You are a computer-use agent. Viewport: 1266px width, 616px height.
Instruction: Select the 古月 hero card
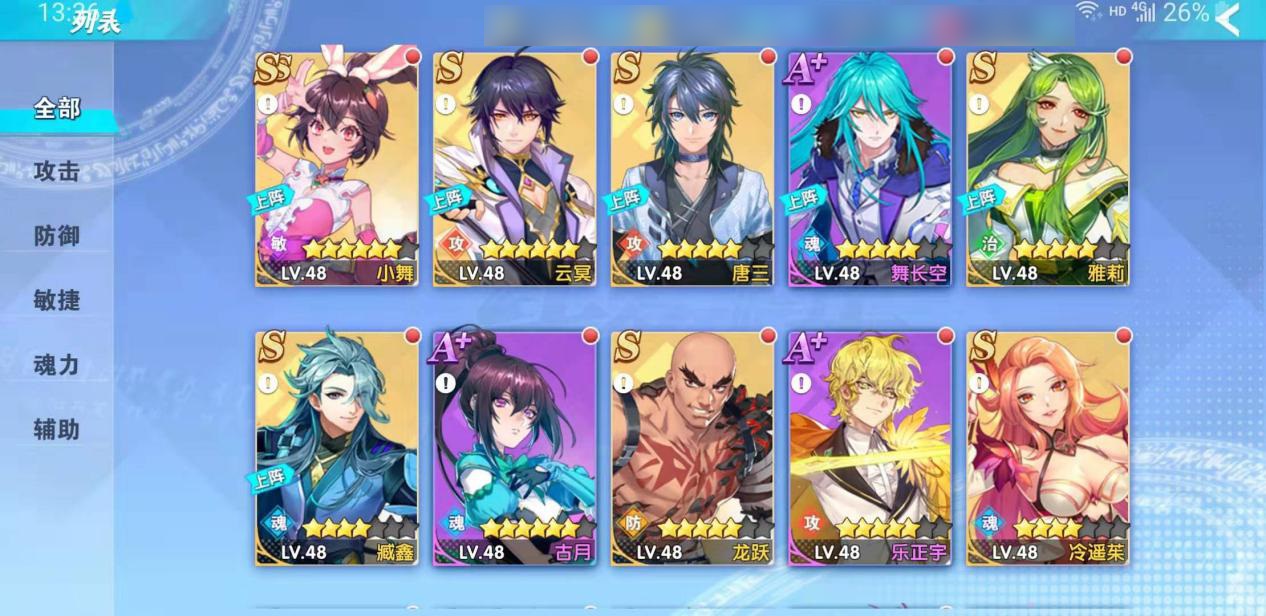515,448
